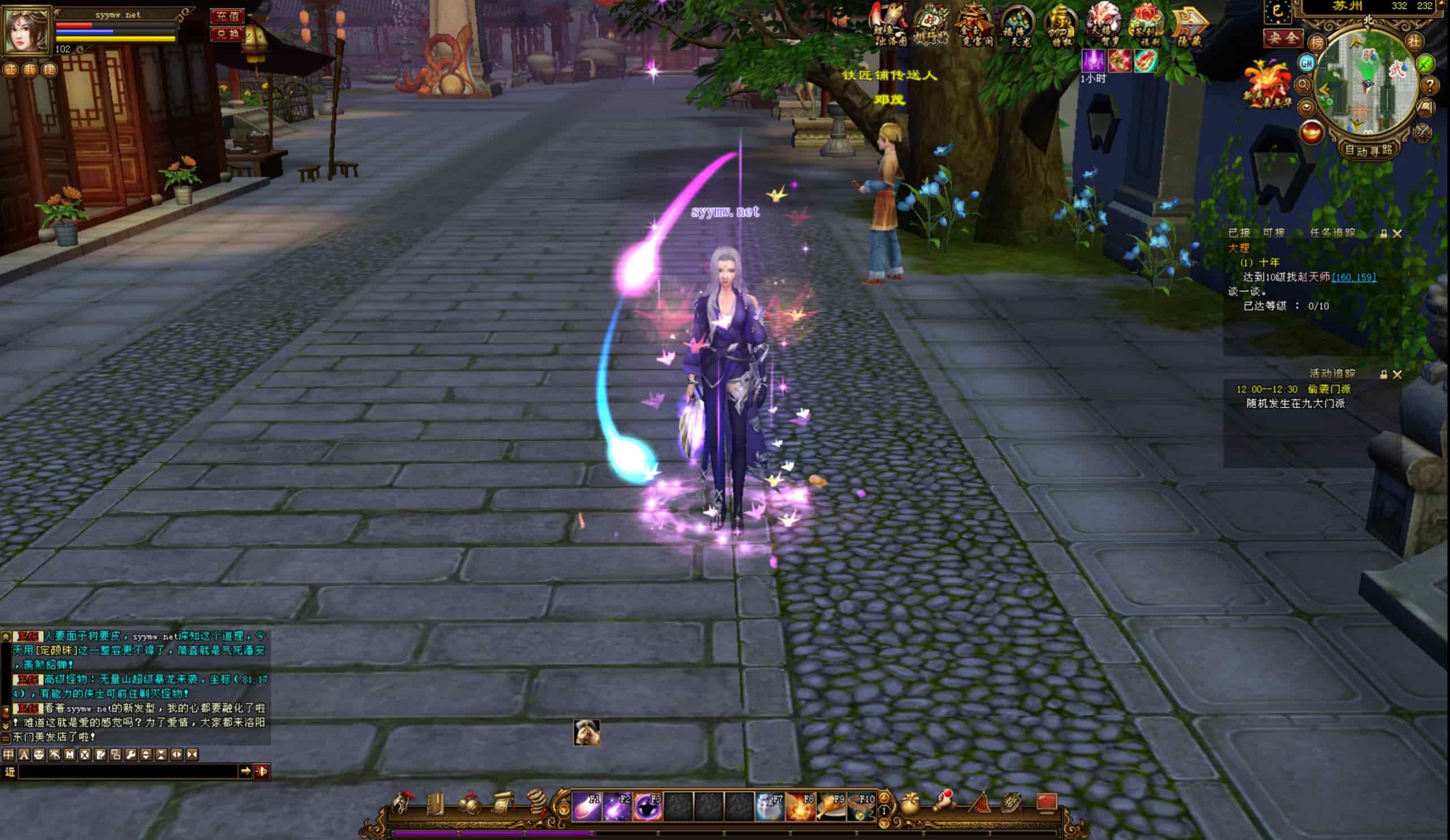Screen dimensions: 1450x840
Task: Click the chat message input box
Action: [x=128, y=771]
